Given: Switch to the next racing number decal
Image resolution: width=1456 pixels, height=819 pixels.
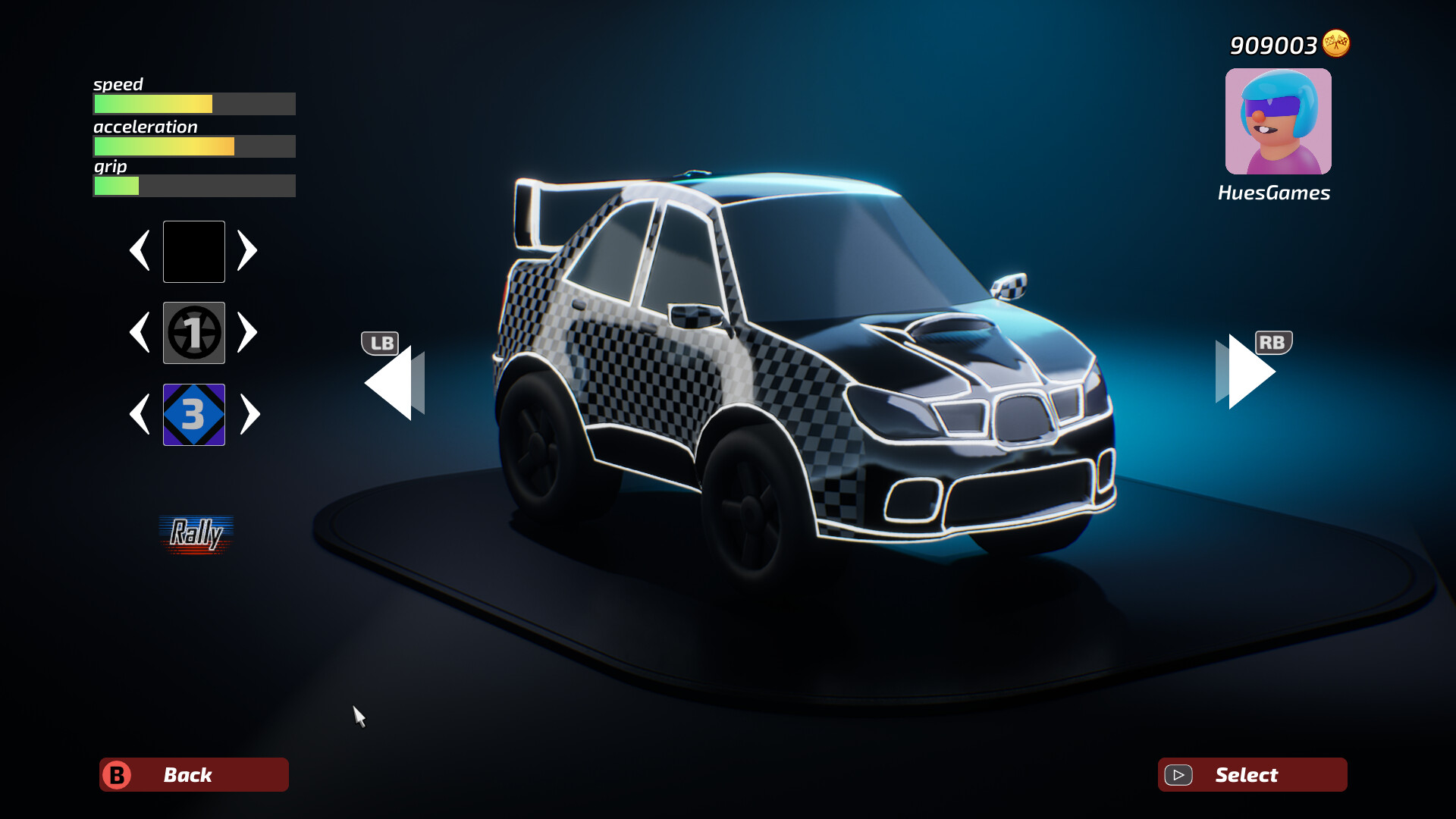Looking at the screenshot, I should coord(249,332).
